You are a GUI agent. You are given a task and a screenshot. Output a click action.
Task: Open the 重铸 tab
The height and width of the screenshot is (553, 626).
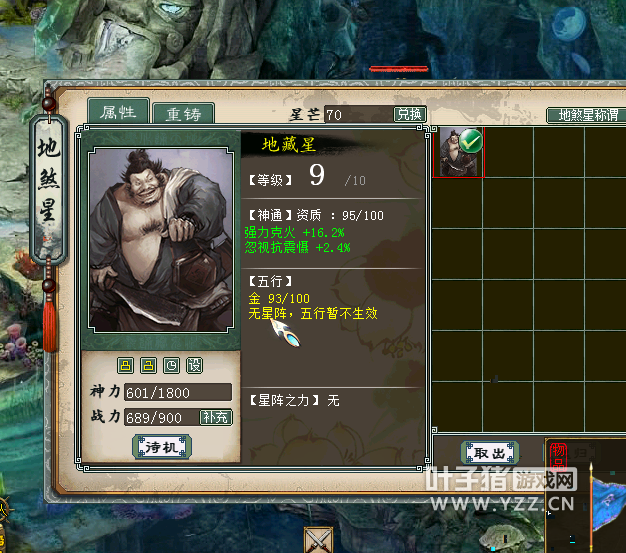[x=184, y=113]
